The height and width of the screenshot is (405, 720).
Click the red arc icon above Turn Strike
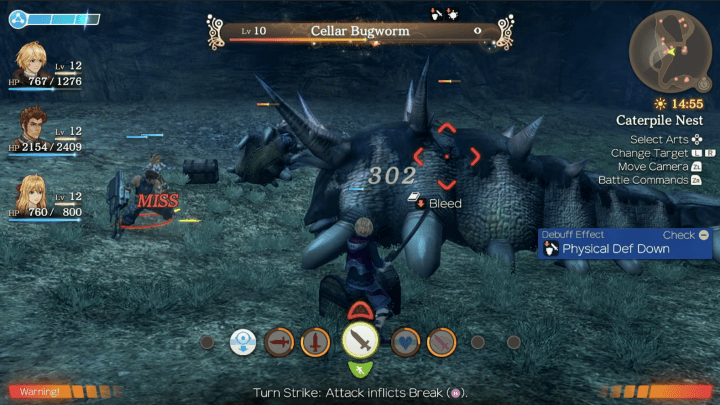(x=360, y=311)
